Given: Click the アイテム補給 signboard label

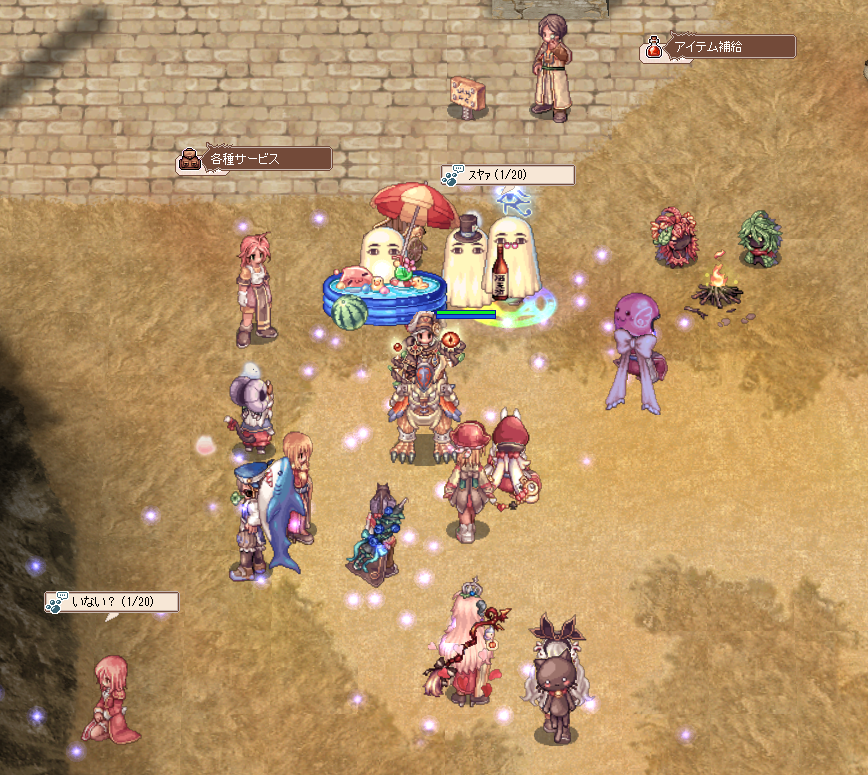Looking at the screenshot, I should click(x=720, y=47).
